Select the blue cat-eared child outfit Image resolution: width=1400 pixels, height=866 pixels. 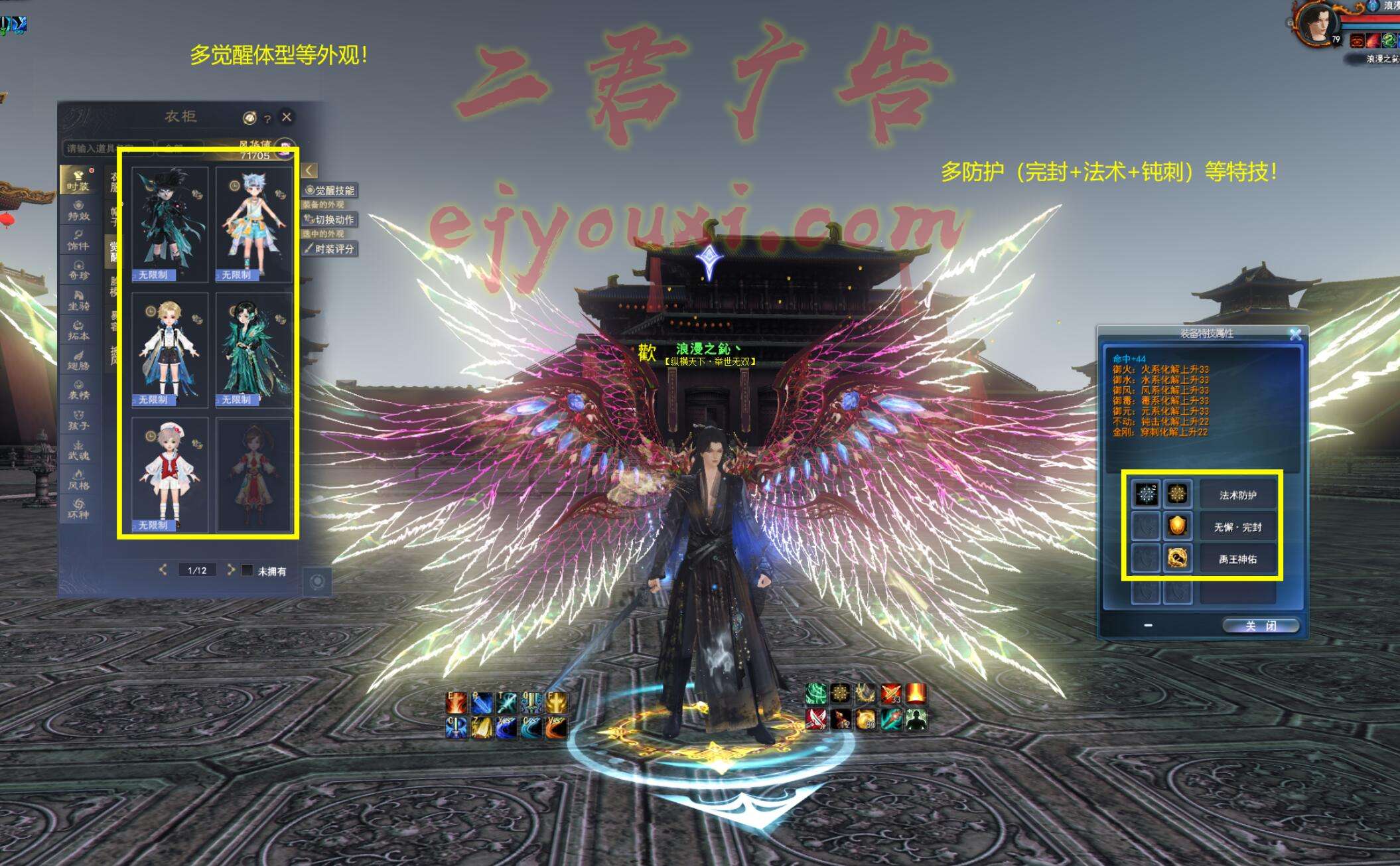[x=253, y=224]
